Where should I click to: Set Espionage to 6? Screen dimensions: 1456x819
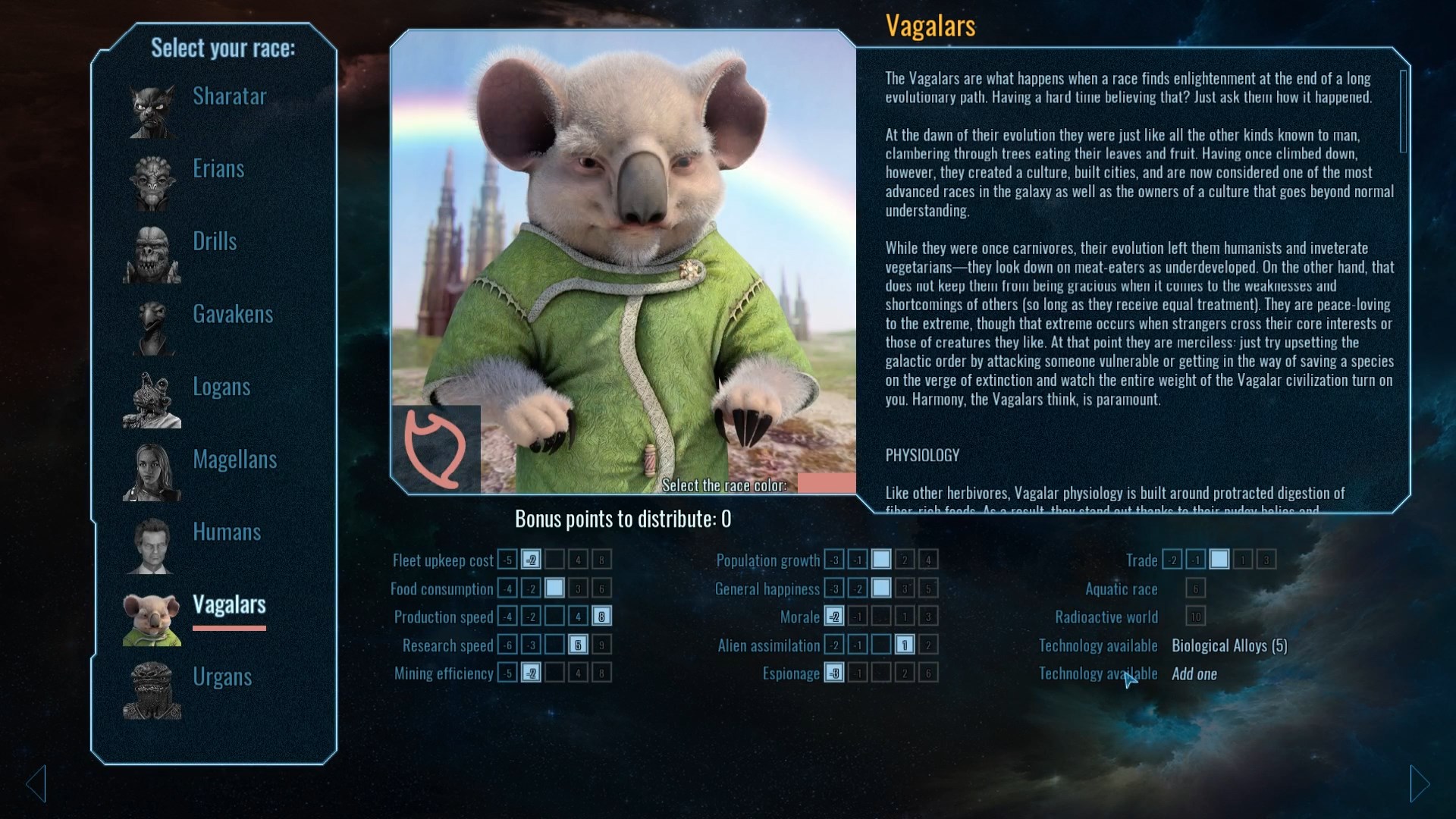tap(927, 673)
